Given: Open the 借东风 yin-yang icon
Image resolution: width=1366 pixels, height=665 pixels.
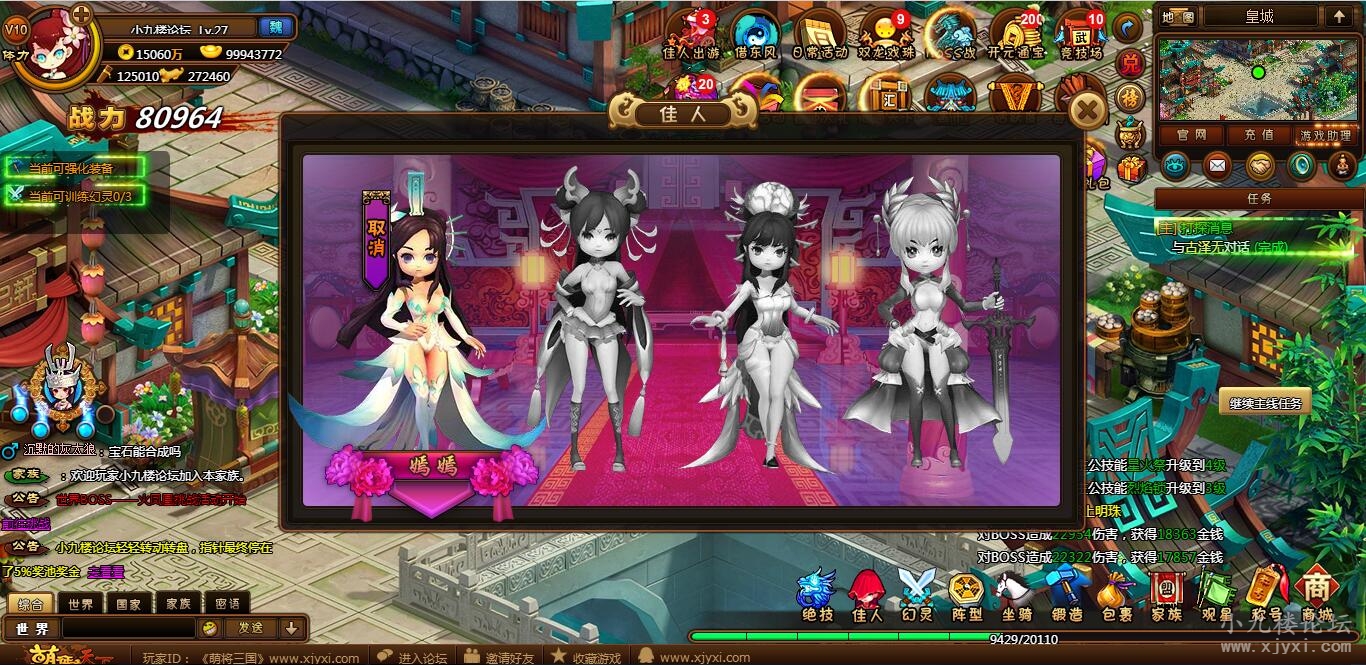Looking at the screenshot, I should click(755, 35).
